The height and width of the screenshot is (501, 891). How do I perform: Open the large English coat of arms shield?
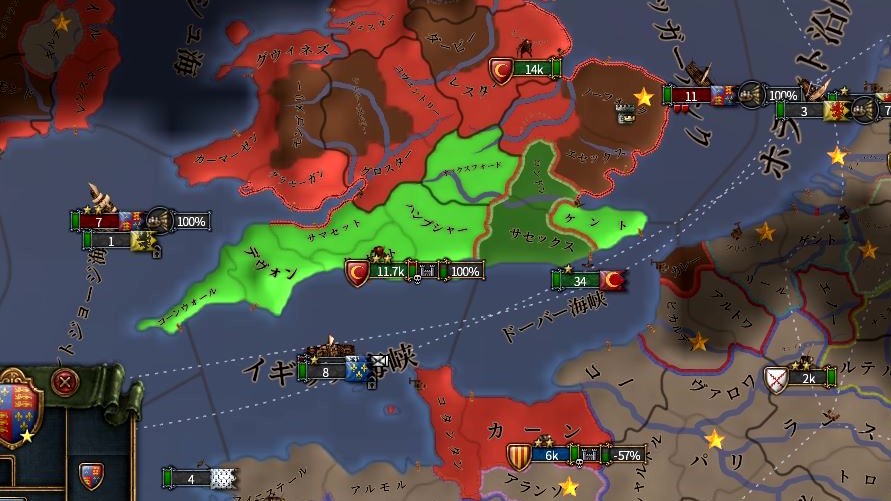click(x=19, y=410)
